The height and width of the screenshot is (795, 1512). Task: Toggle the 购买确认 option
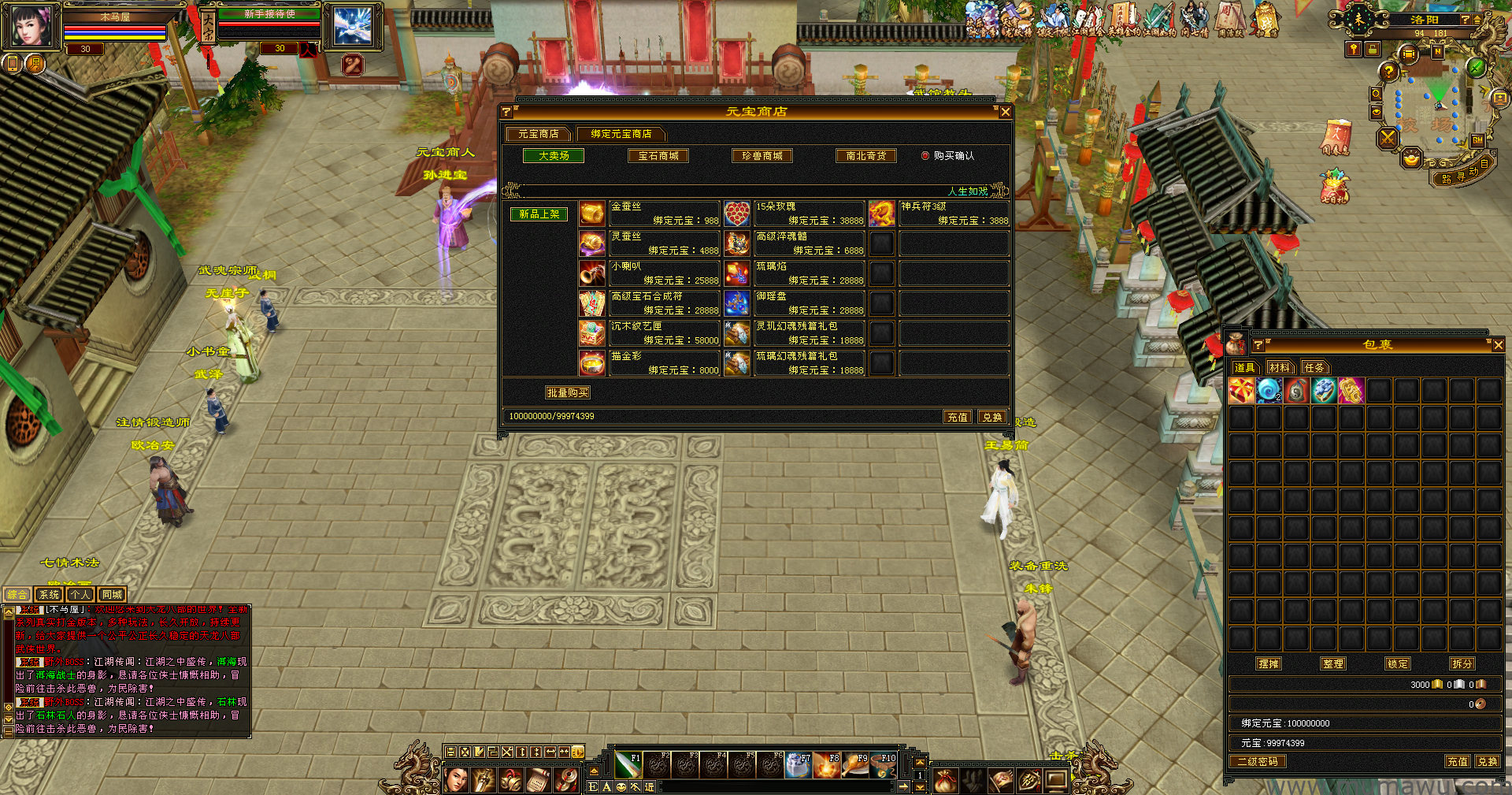[926, 156]
